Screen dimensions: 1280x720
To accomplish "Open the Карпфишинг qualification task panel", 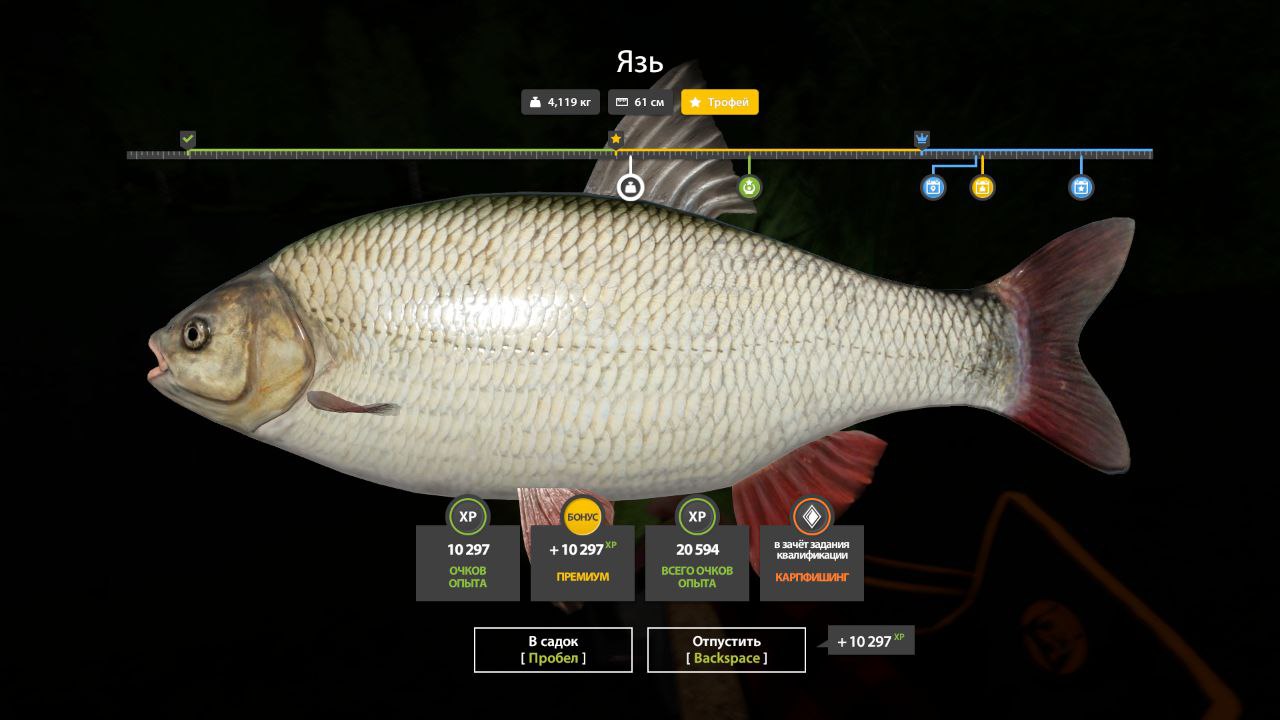I will 811,561.
